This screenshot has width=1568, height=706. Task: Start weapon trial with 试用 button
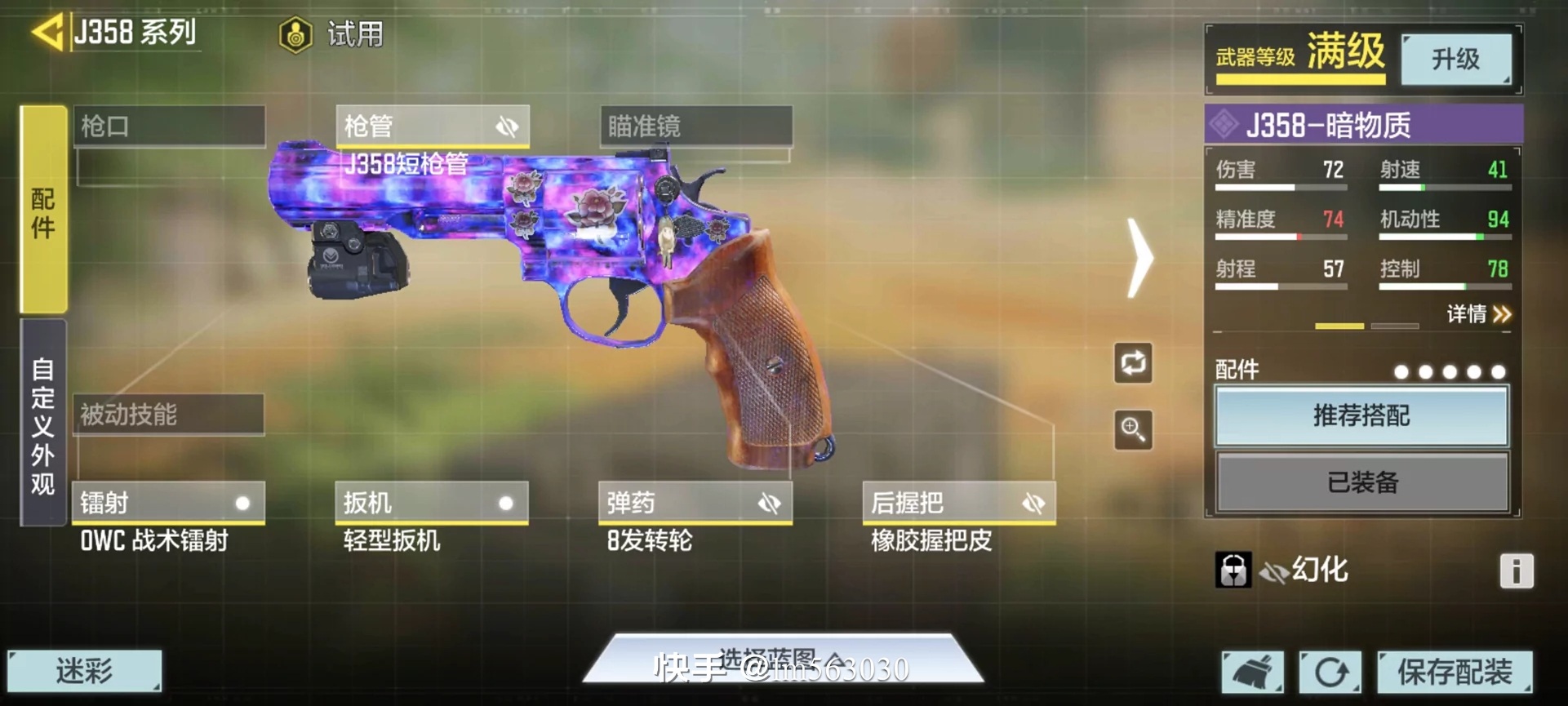[332, 35]
